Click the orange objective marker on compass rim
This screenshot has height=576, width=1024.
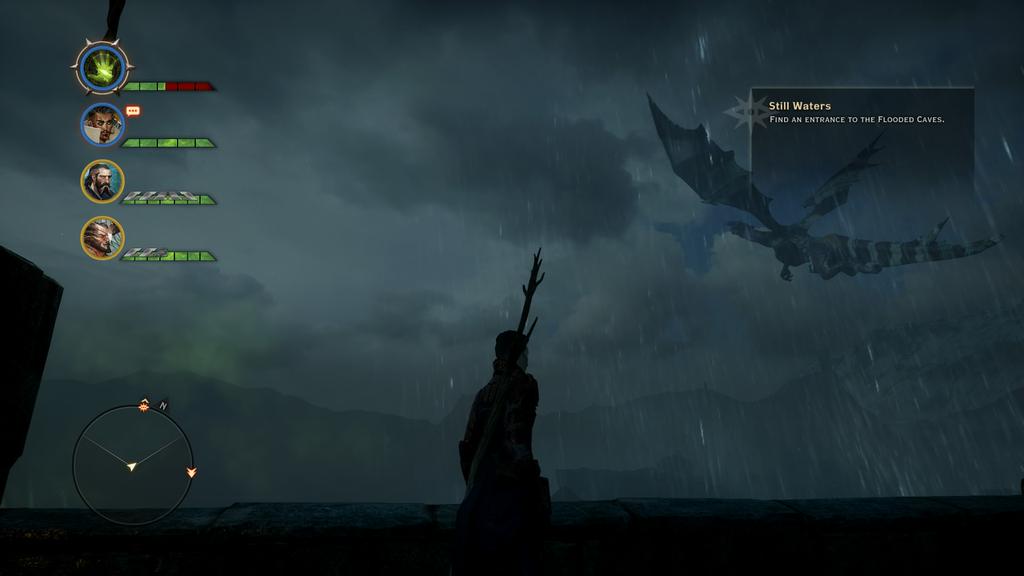click(144, 404)
